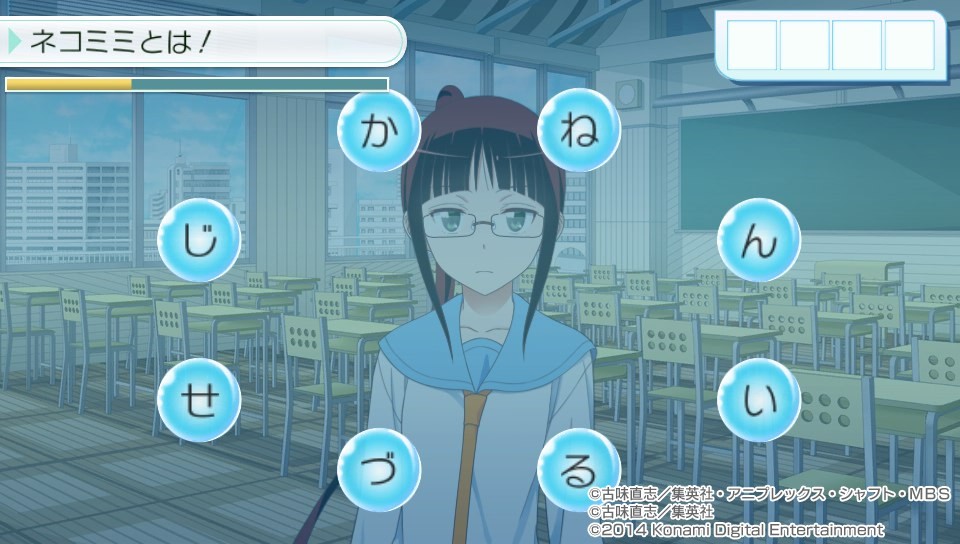Choose the い letter bubble
Image resolution: width=960 pixels, height=544 pixels.
coord(759,400)
